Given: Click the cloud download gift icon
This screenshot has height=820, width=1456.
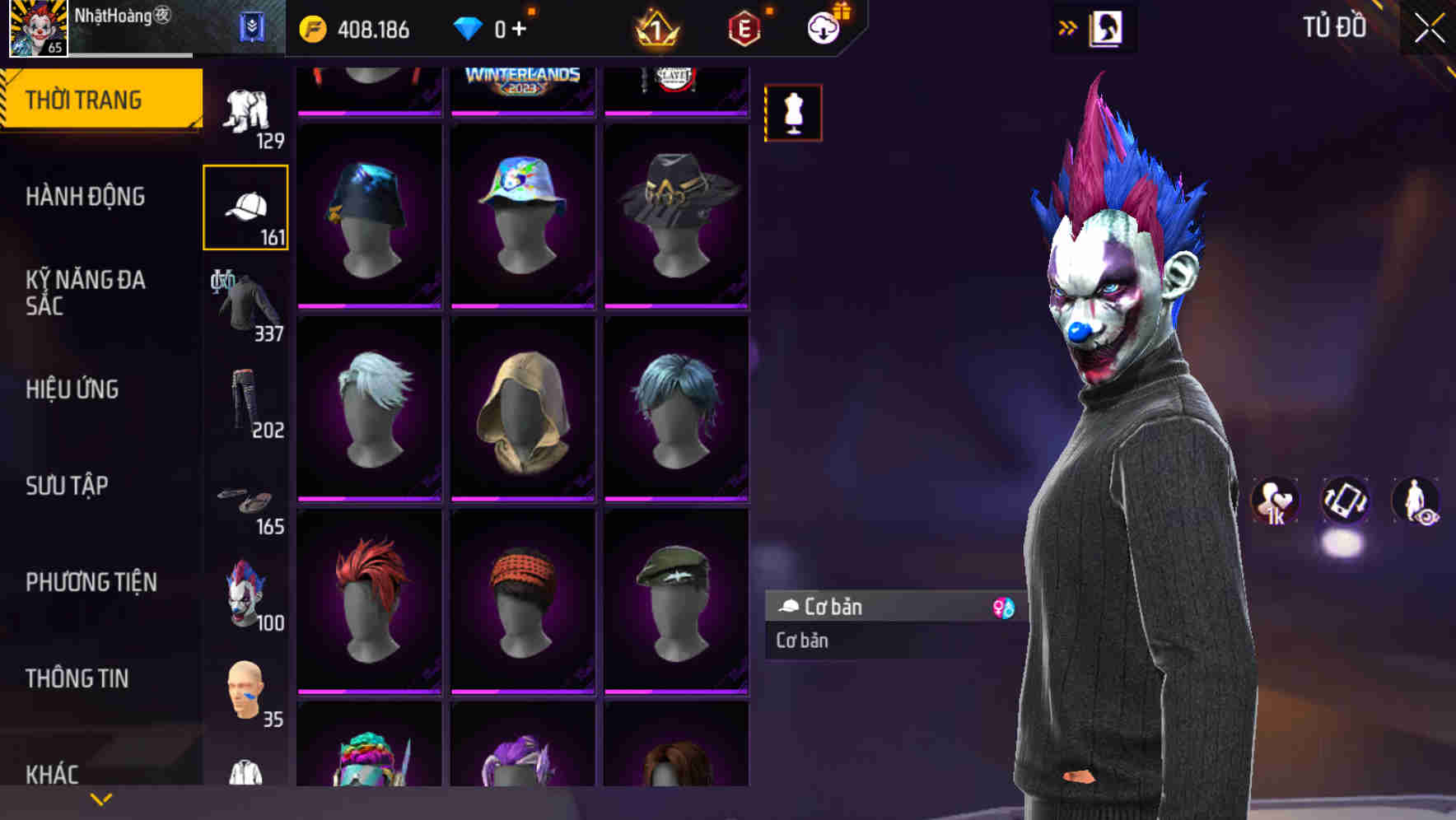Looking at the screenshot, I should (x=824, y=27).
